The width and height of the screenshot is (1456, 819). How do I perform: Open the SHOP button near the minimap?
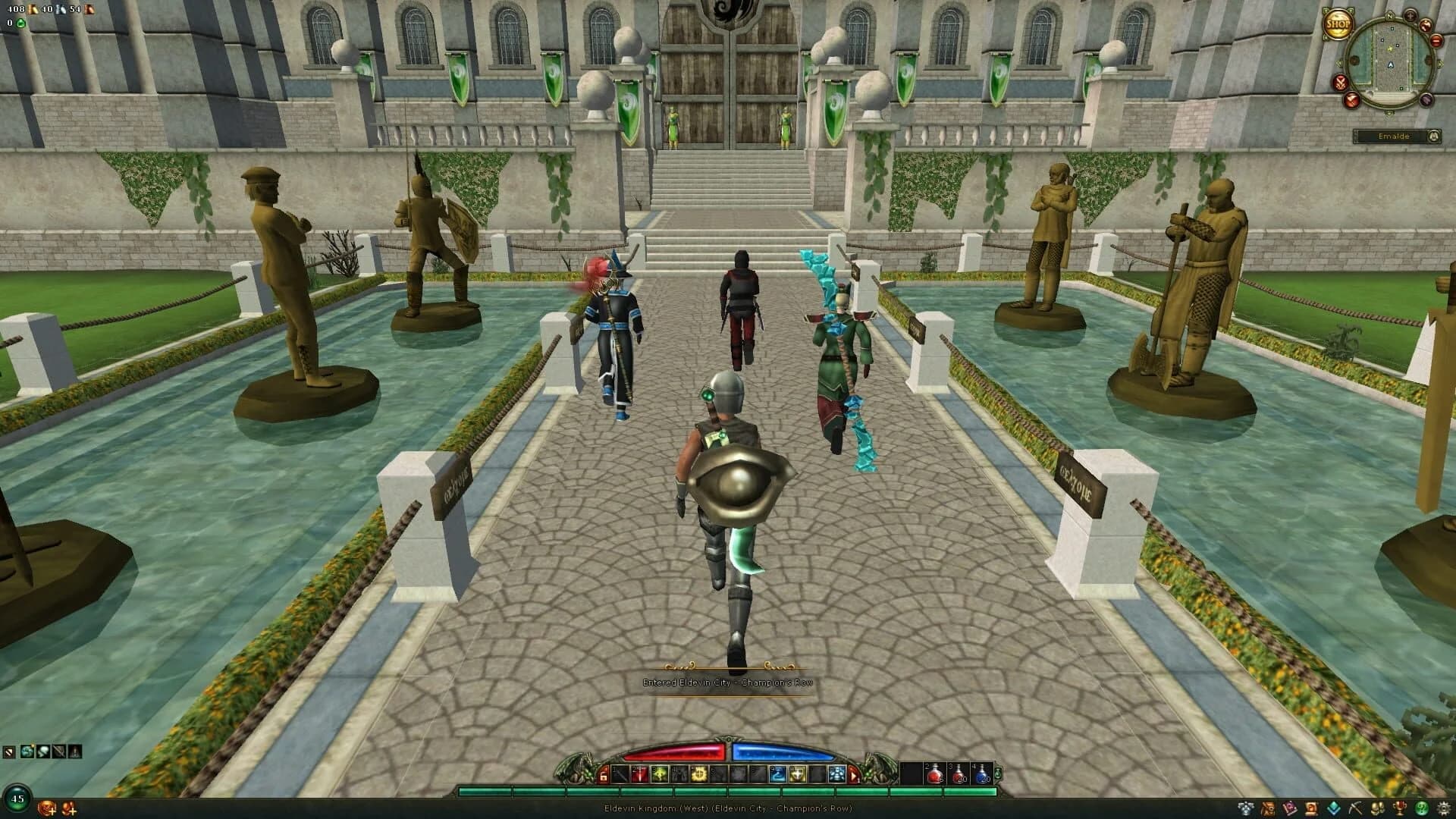pos(1339,24)
